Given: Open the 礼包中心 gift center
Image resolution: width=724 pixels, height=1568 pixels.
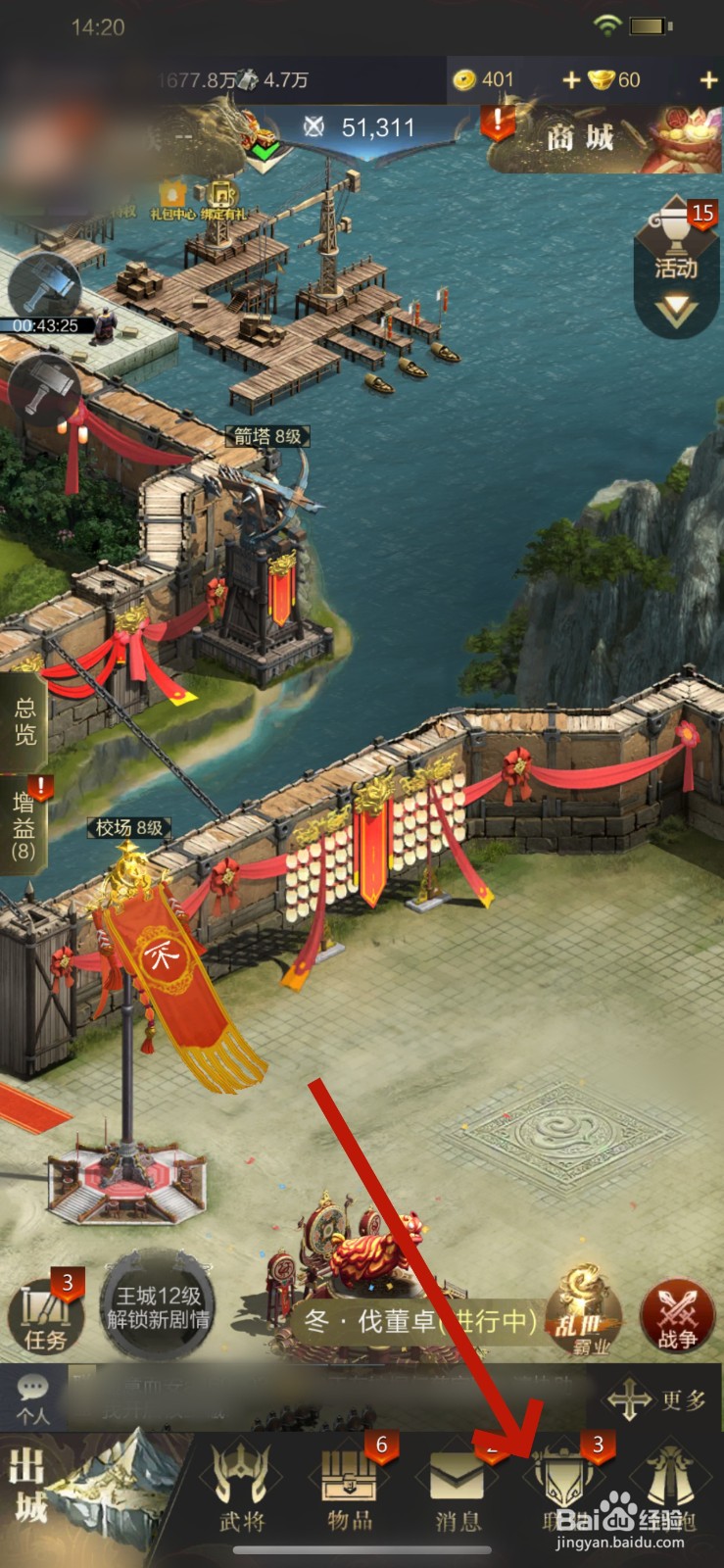Looking at the screenshot, I should click(172, 197).
